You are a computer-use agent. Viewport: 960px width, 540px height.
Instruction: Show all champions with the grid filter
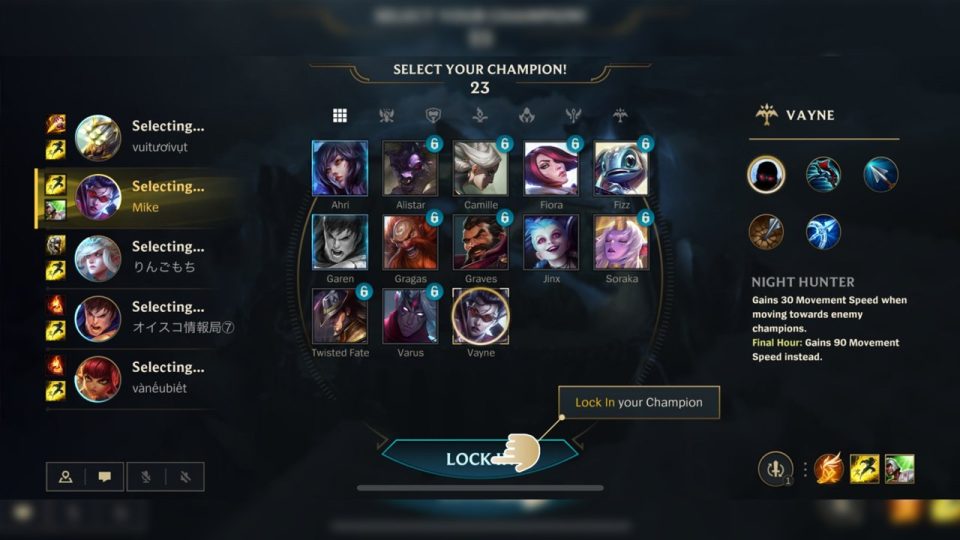(340, 115)
